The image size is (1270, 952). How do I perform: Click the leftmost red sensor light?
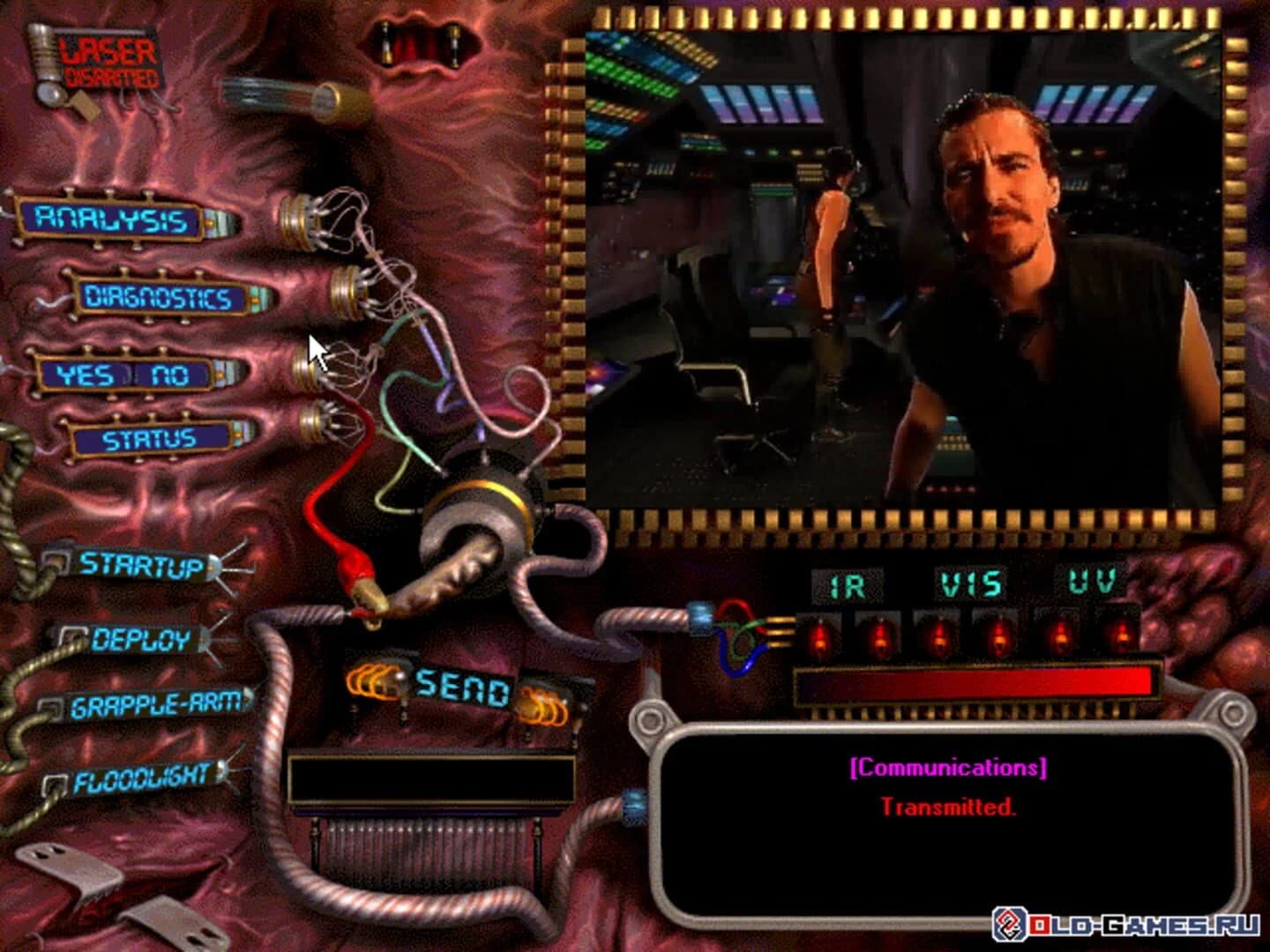819,637
